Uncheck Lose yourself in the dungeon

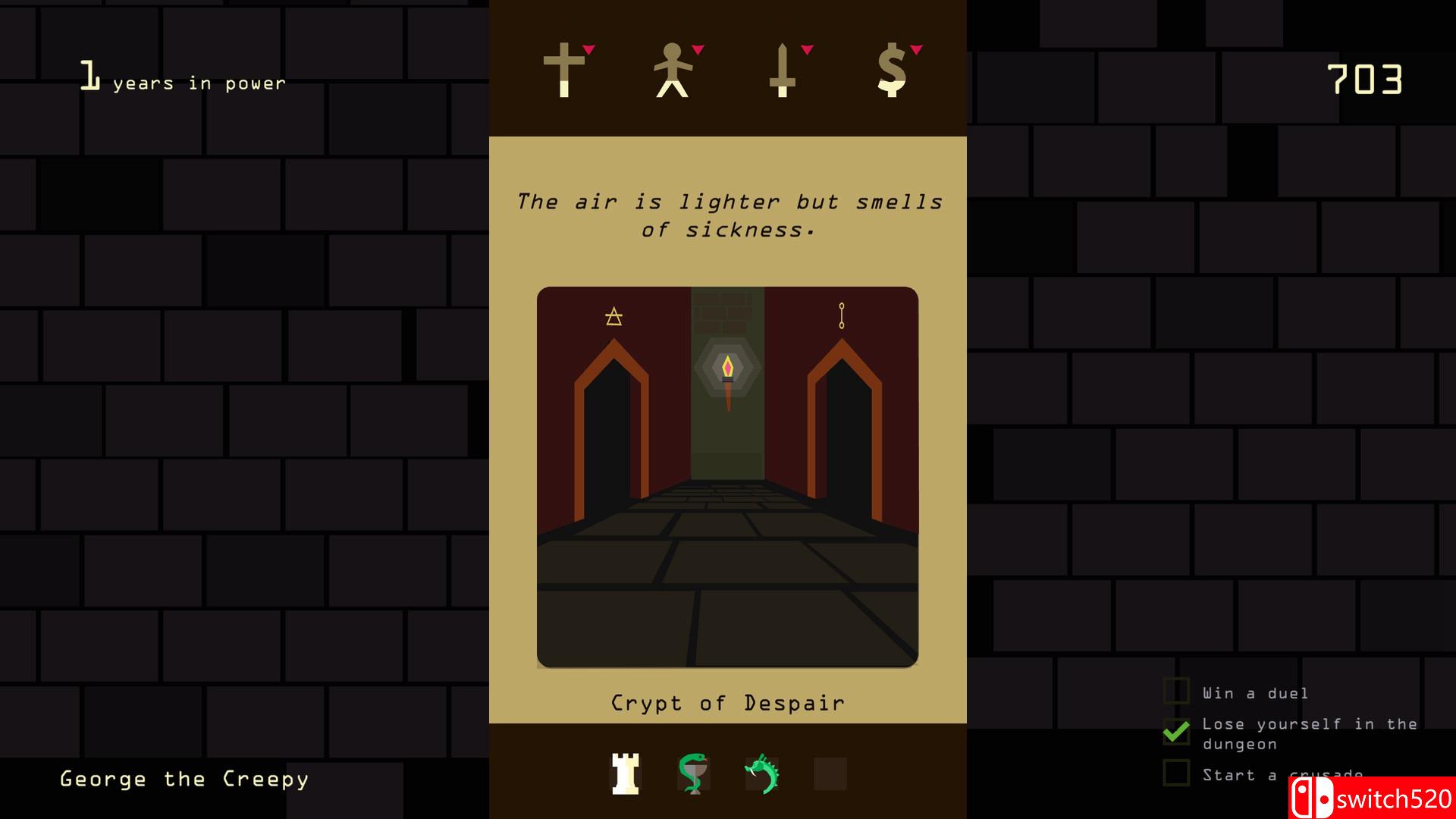pyautogui.click(x=1175, y=733)
